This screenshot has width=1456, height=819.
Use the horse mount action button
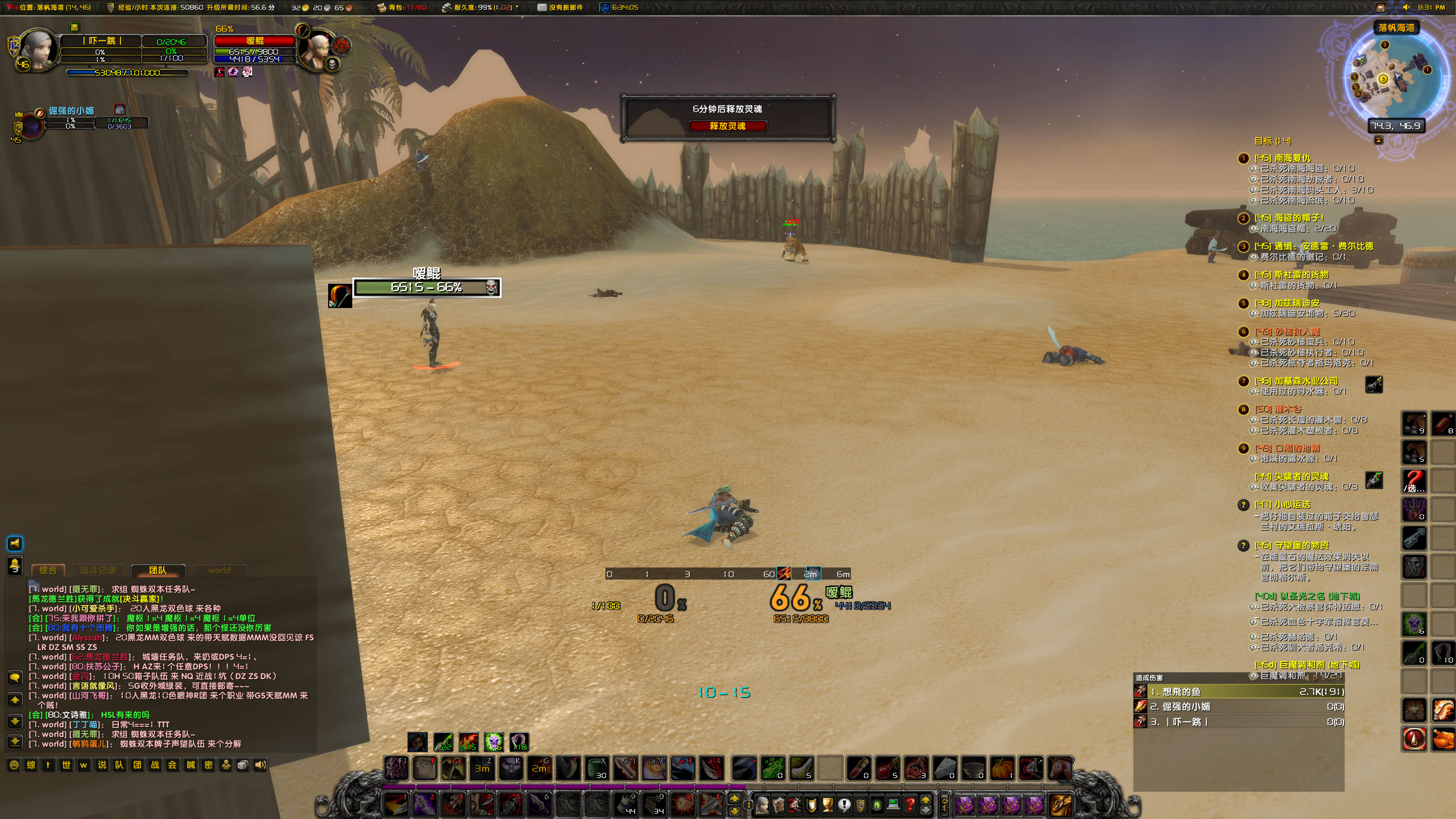pyautogui.click(x=1059, y=769)
